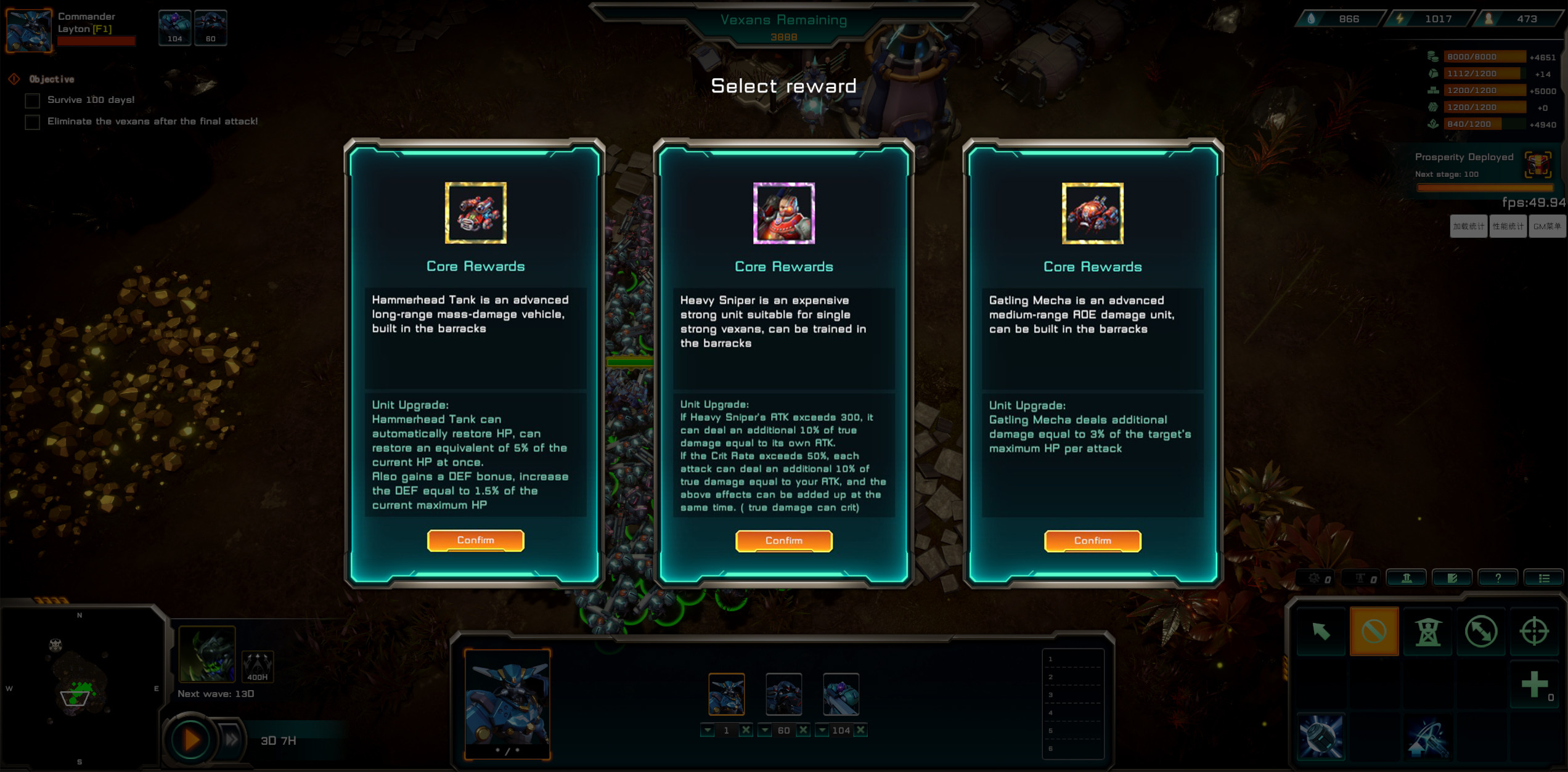This screenshot has height=772, width=1568.
Task: Toggle the orange stop command
Action: click(1374, 631)
